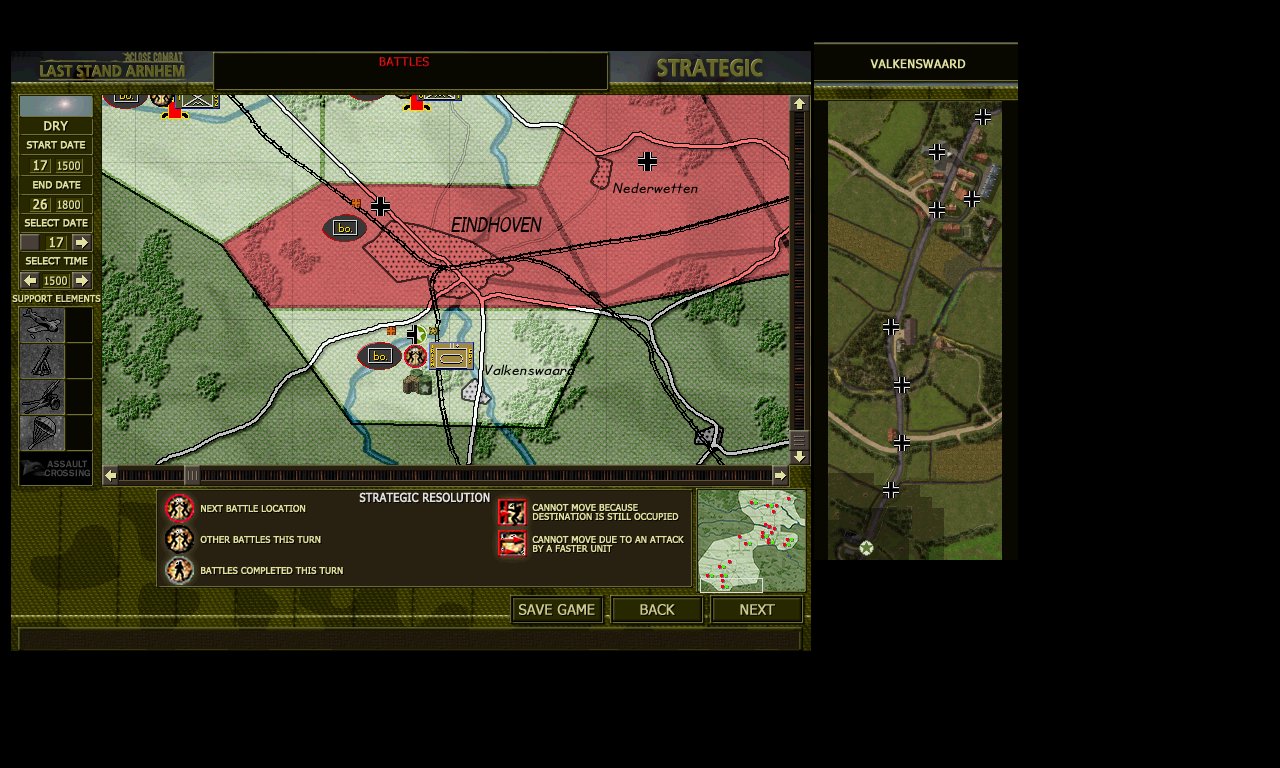Viewport: 1280px width, 768px height.
Task: Click the Save Game button
Action: point(556,609)
